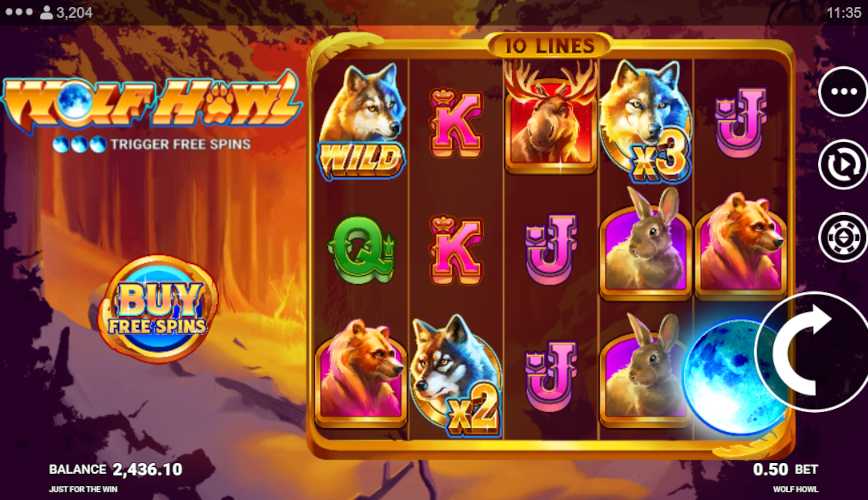Activate the autoplay button

pyautogui.click(x=842, y=164)
